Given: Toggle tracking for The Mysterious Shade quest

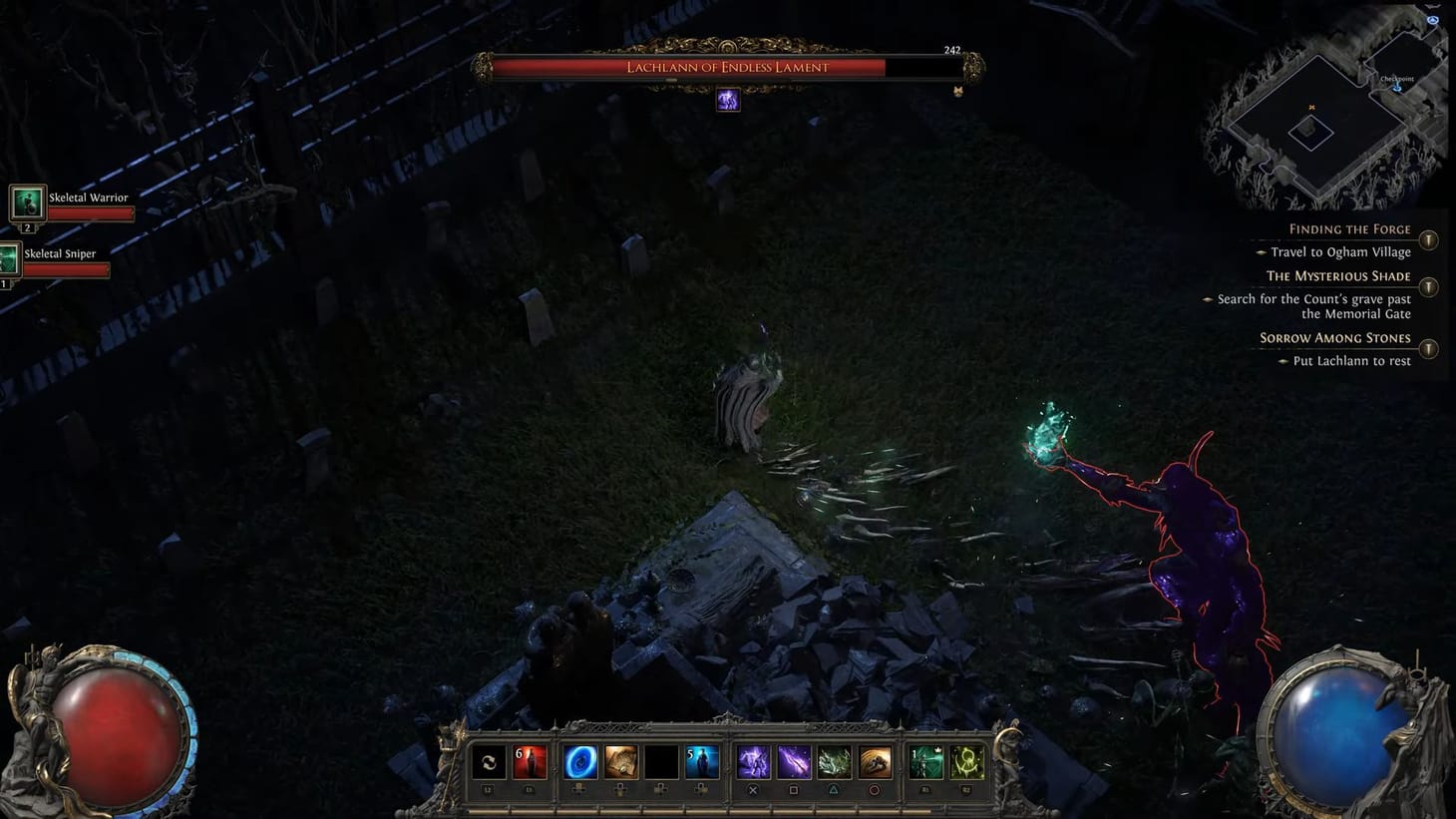Looking at the screenshot, I should [1429, 287].
